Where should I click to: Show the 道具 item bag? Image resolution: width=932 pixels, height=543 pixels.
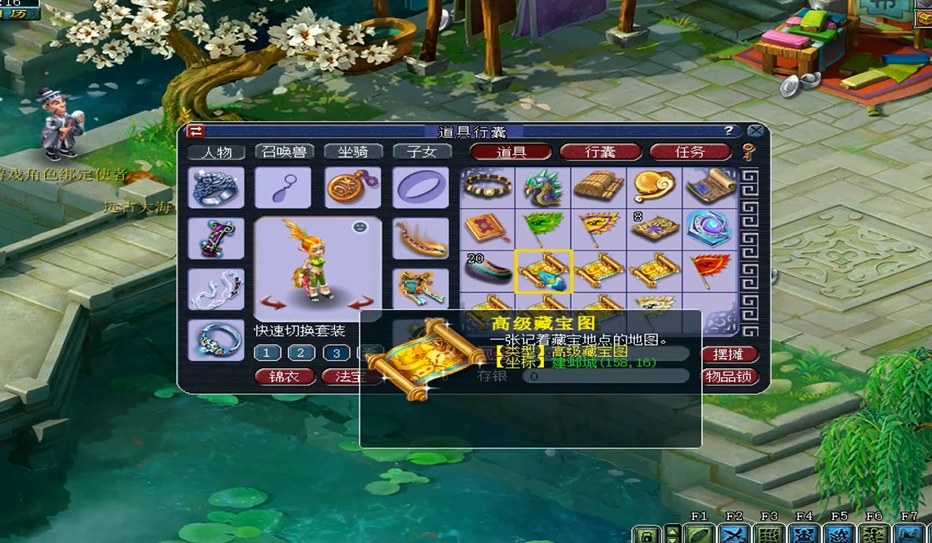coord(511,152)
